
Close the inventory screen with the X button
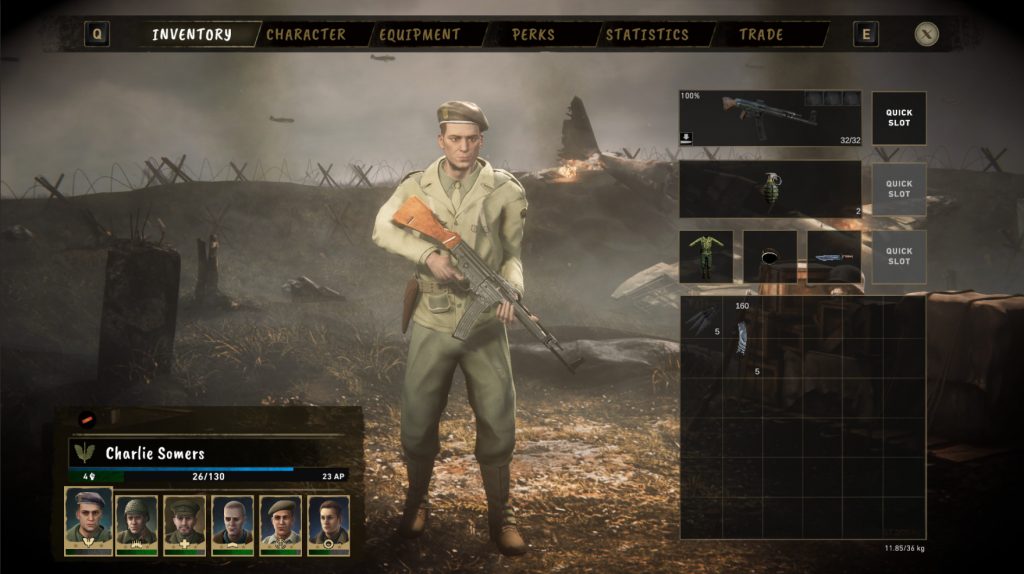(927, 35)
